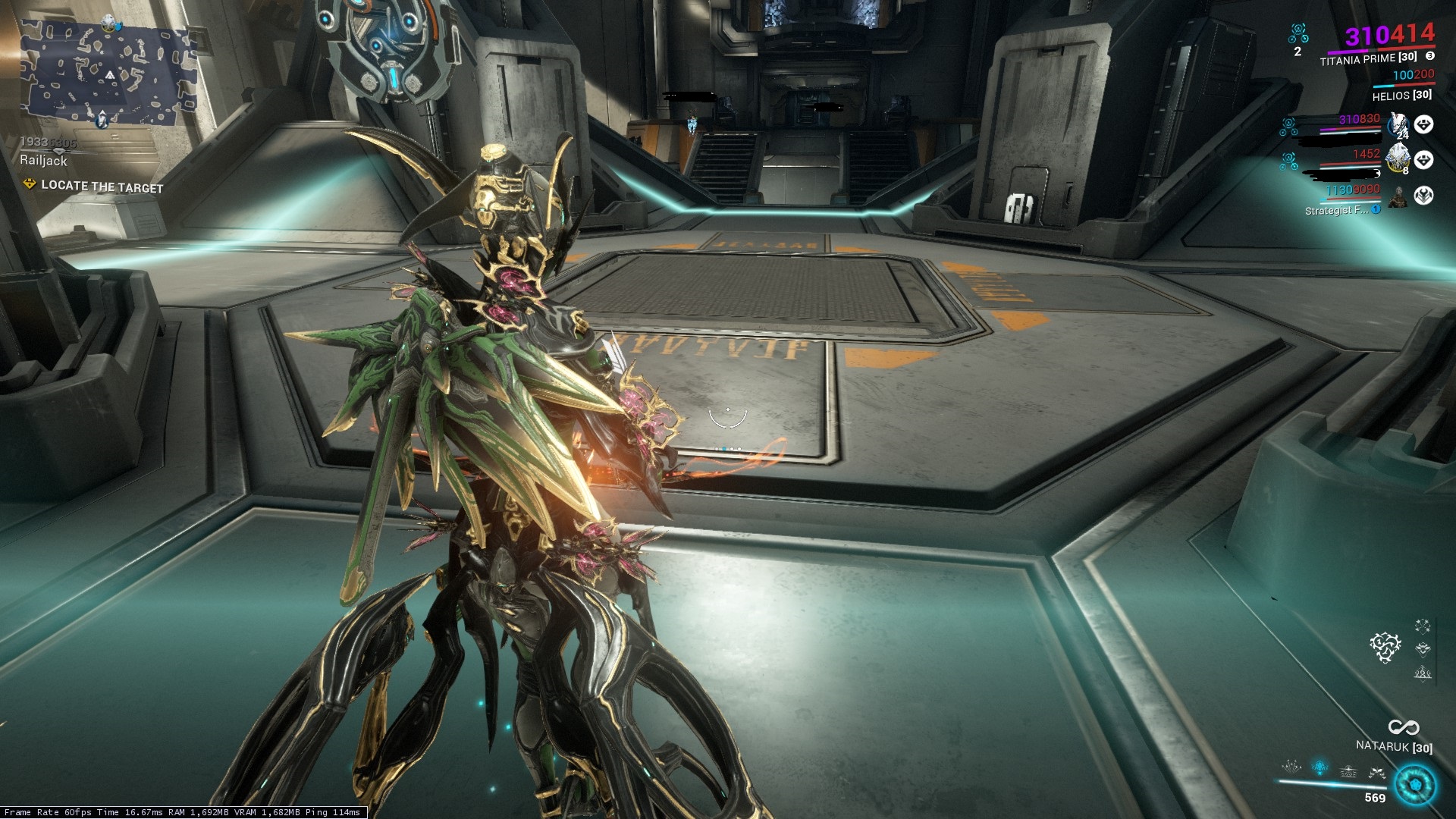Click the infinity ammo icon above Nataruk
The height and width of the screenshot is (819, 1456).
1404,727
